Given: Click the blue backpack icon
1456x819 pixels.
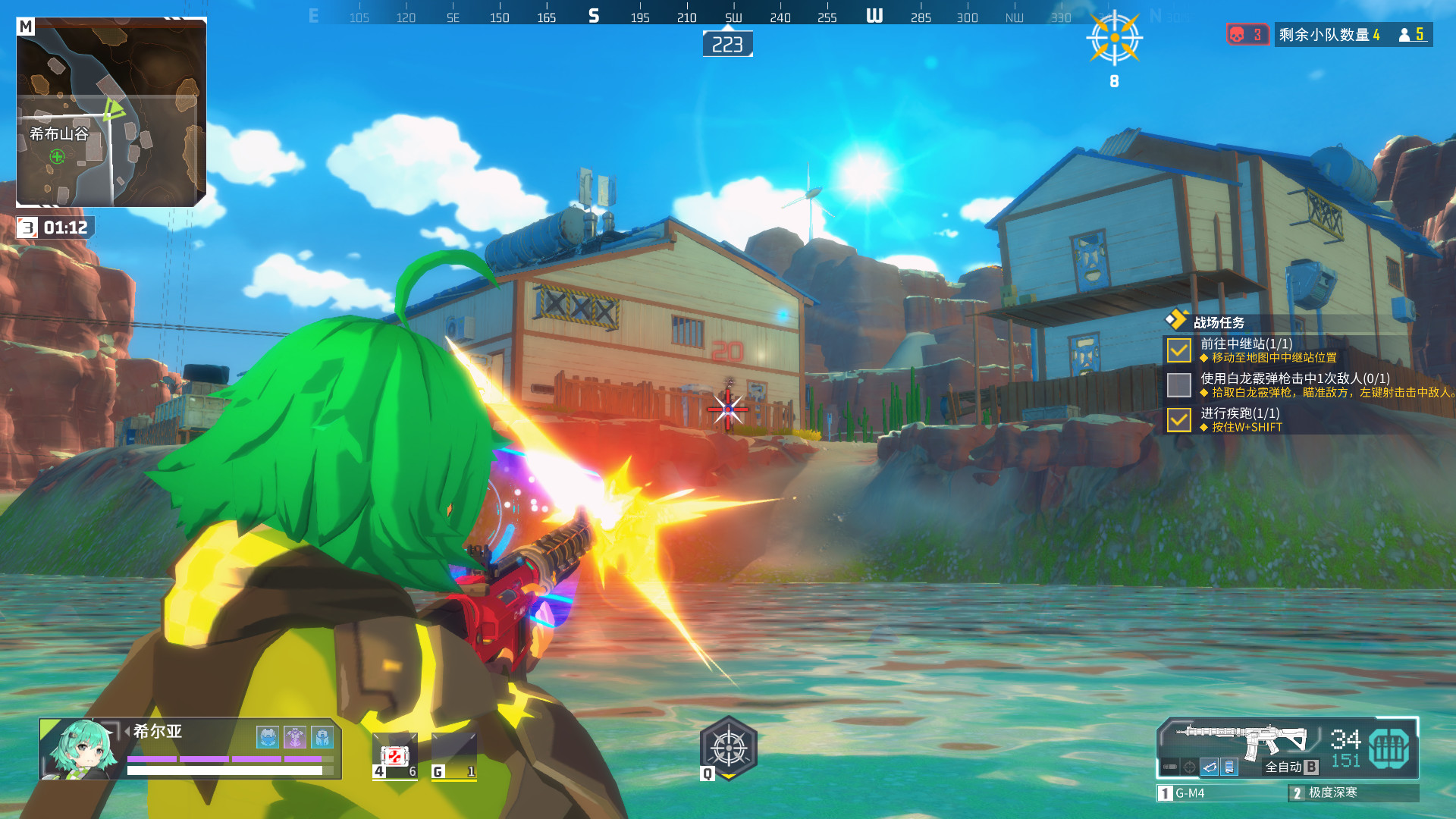Looking at the screenshot, I should pyautogui.click(x=322, y=736).
